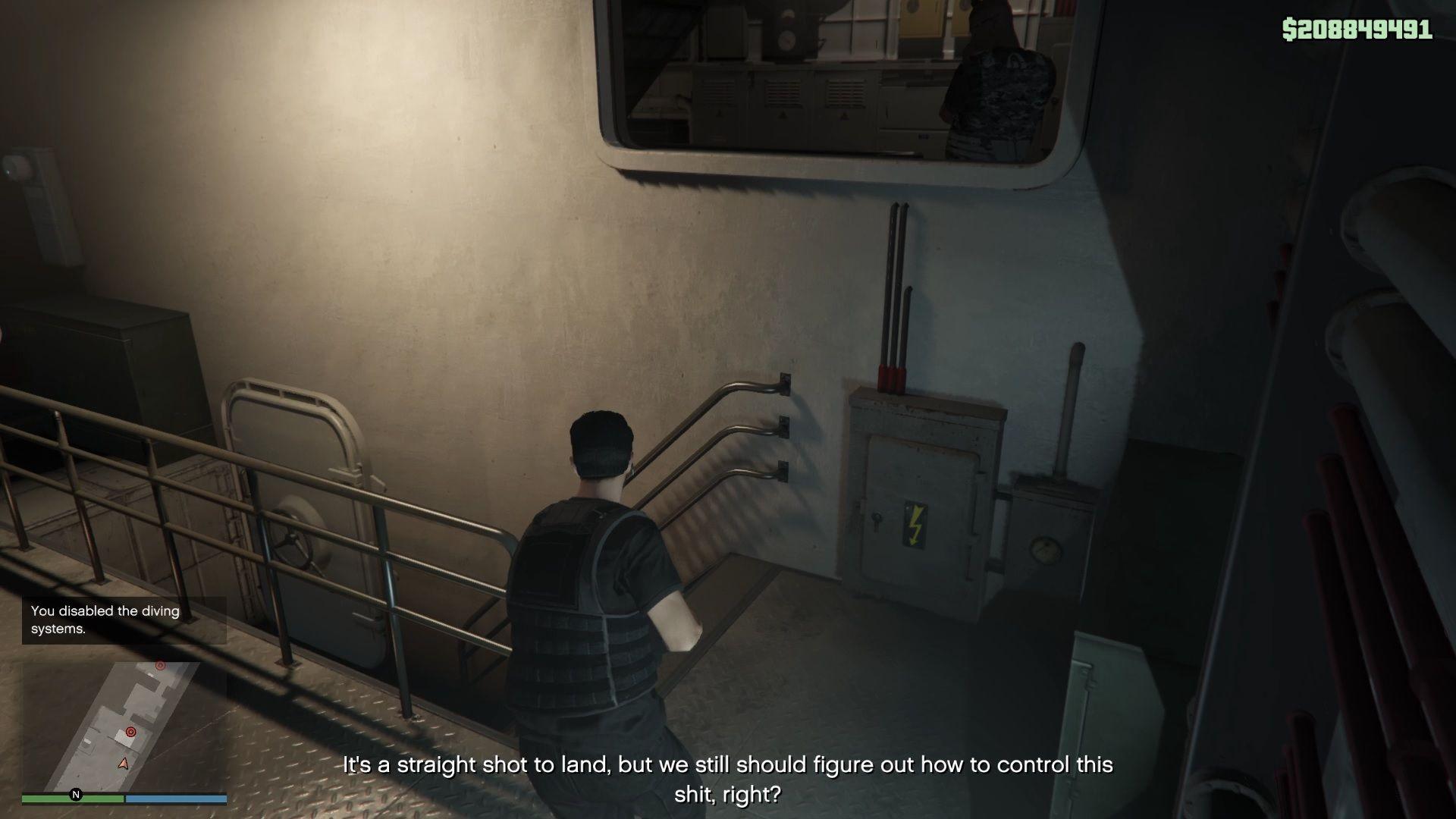Click the dollar sign on the money counter

pyautogui.click(x=1291, y=29)
